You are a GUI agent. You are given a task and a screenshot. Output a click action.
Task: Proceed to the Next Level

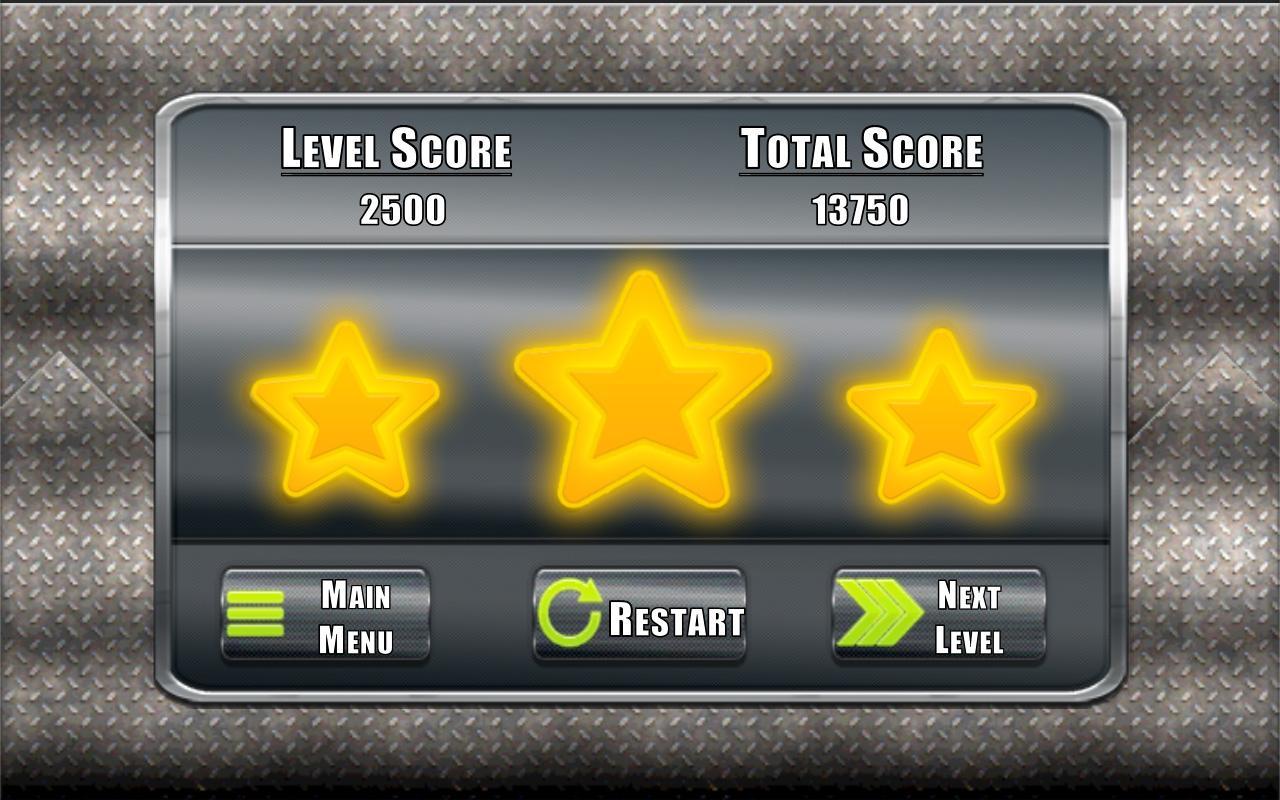tap(938, 616)
